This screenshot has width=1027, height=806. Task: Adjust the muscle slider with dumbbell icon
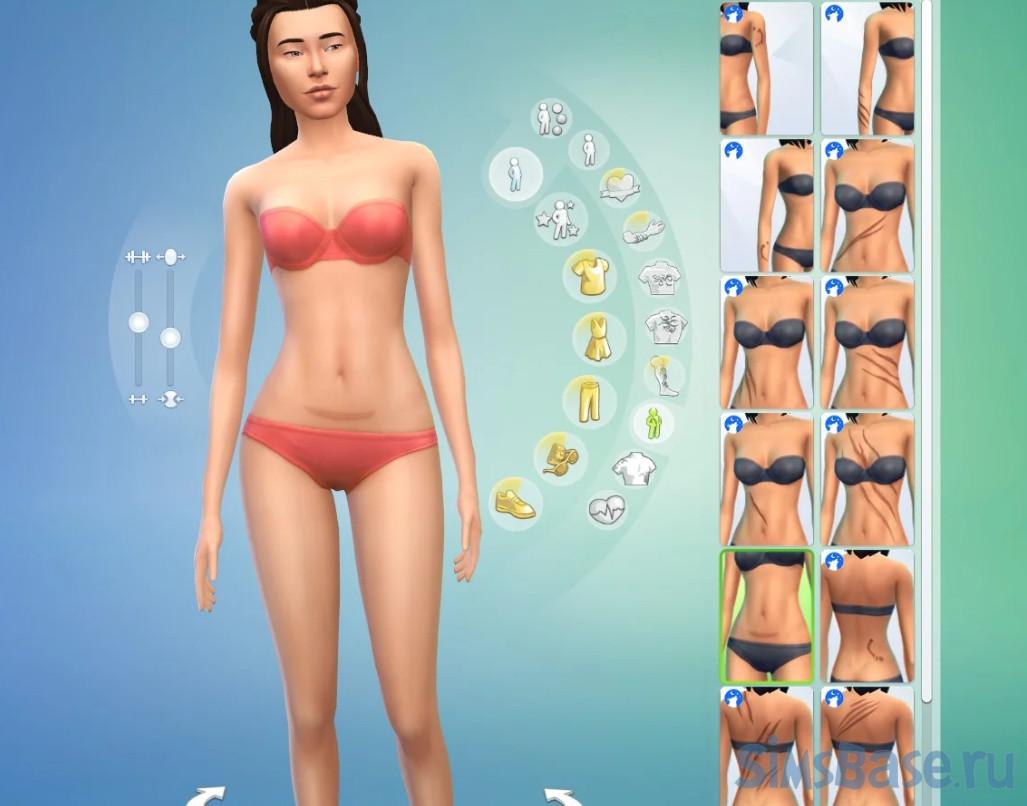click(x=138, y=322)
